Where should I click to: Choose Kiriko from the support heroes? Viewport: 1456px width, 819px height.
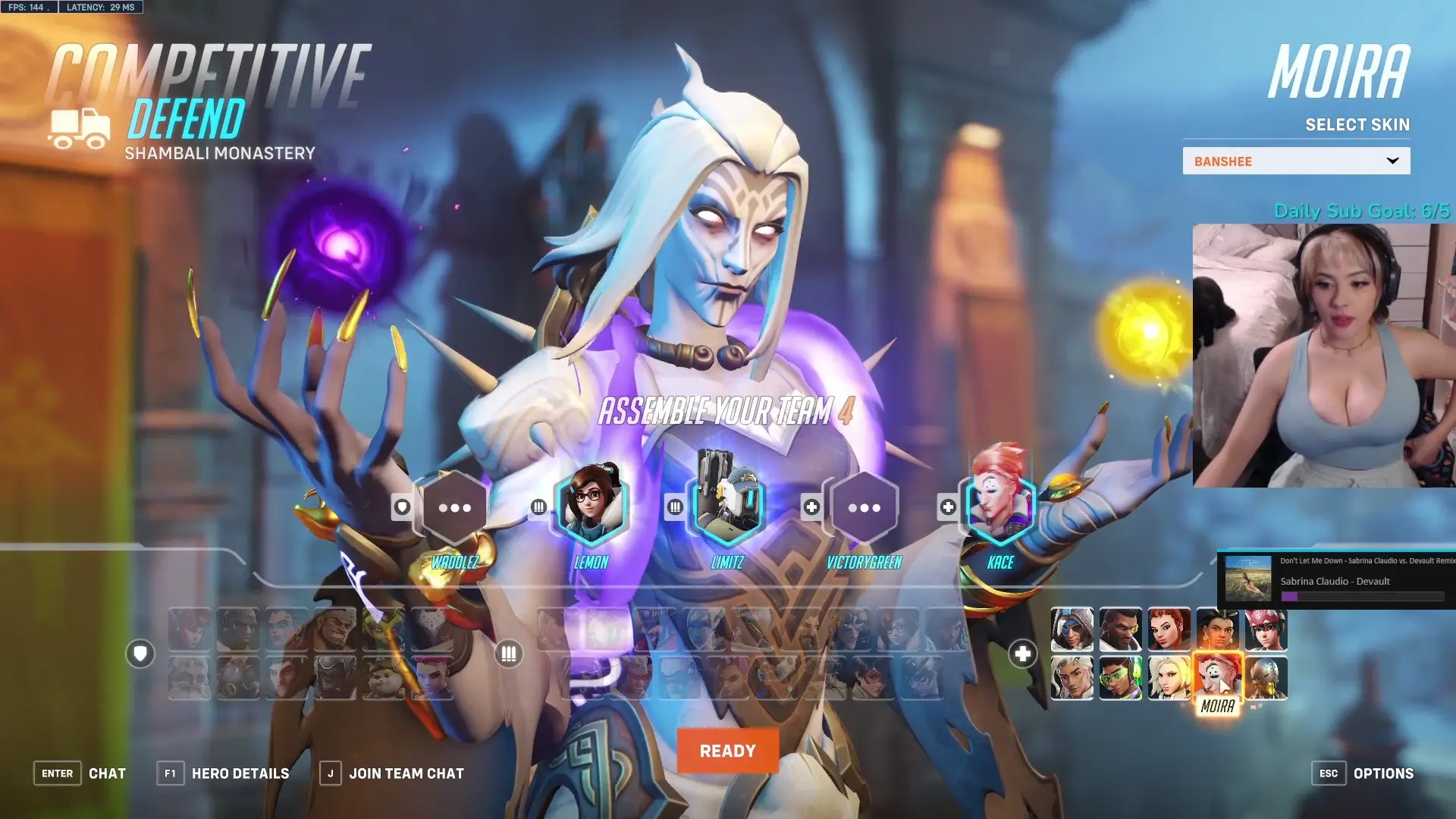coord(1266,629)
